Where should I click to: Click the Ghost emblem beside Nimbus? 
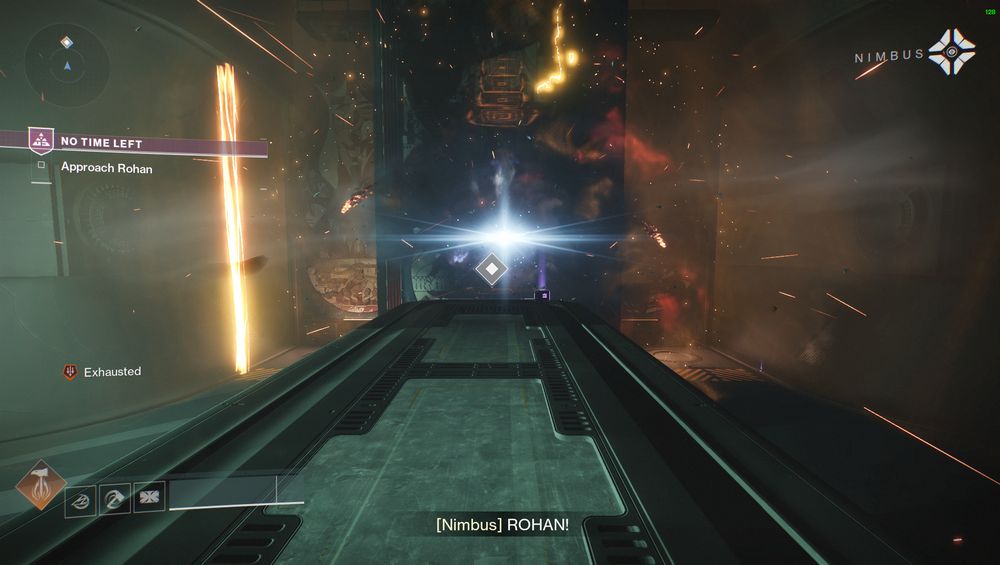[950, 52]
